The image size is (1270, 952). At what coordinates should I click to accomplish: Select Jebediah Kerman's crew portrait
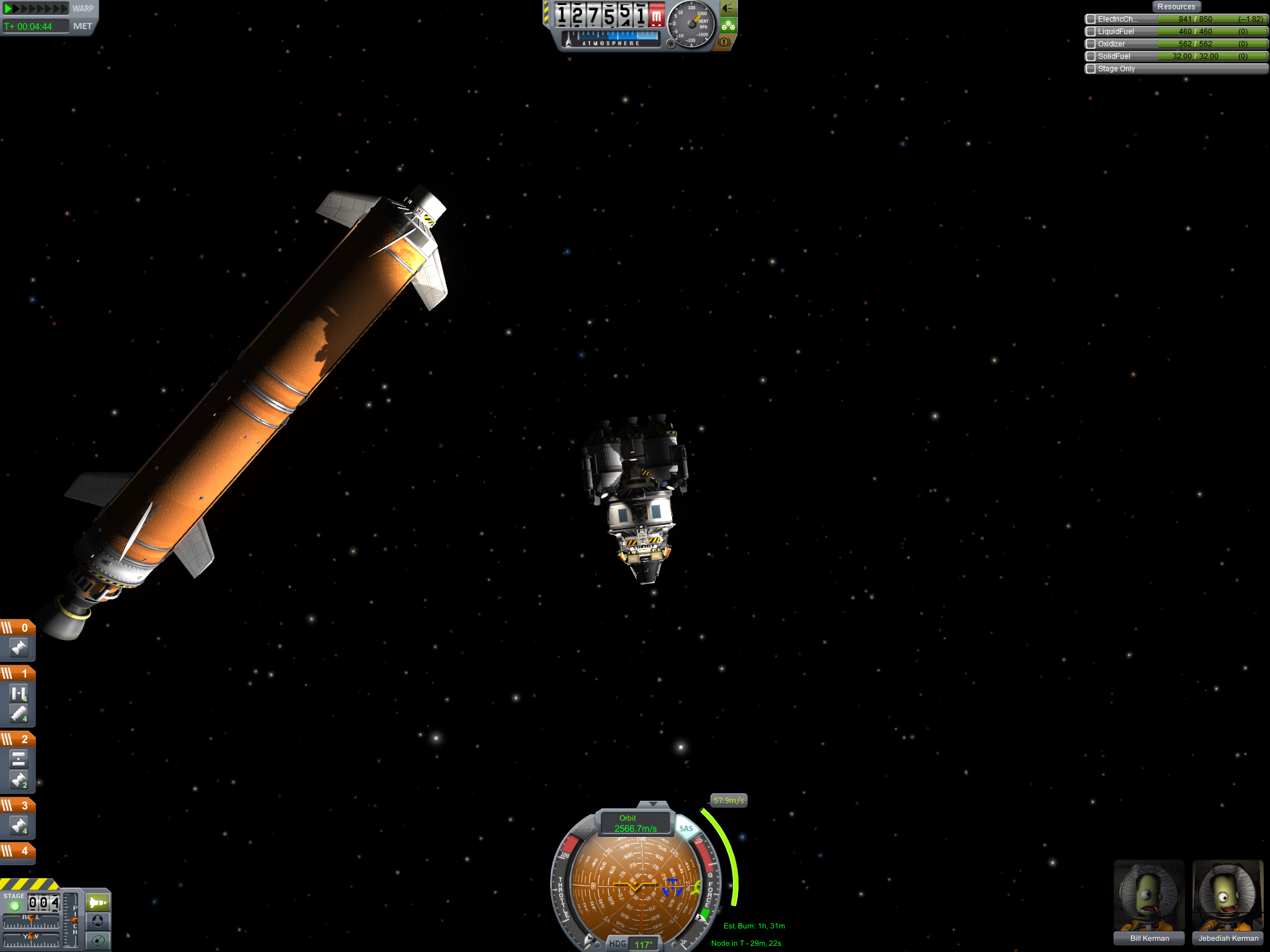coord(1227,896)
